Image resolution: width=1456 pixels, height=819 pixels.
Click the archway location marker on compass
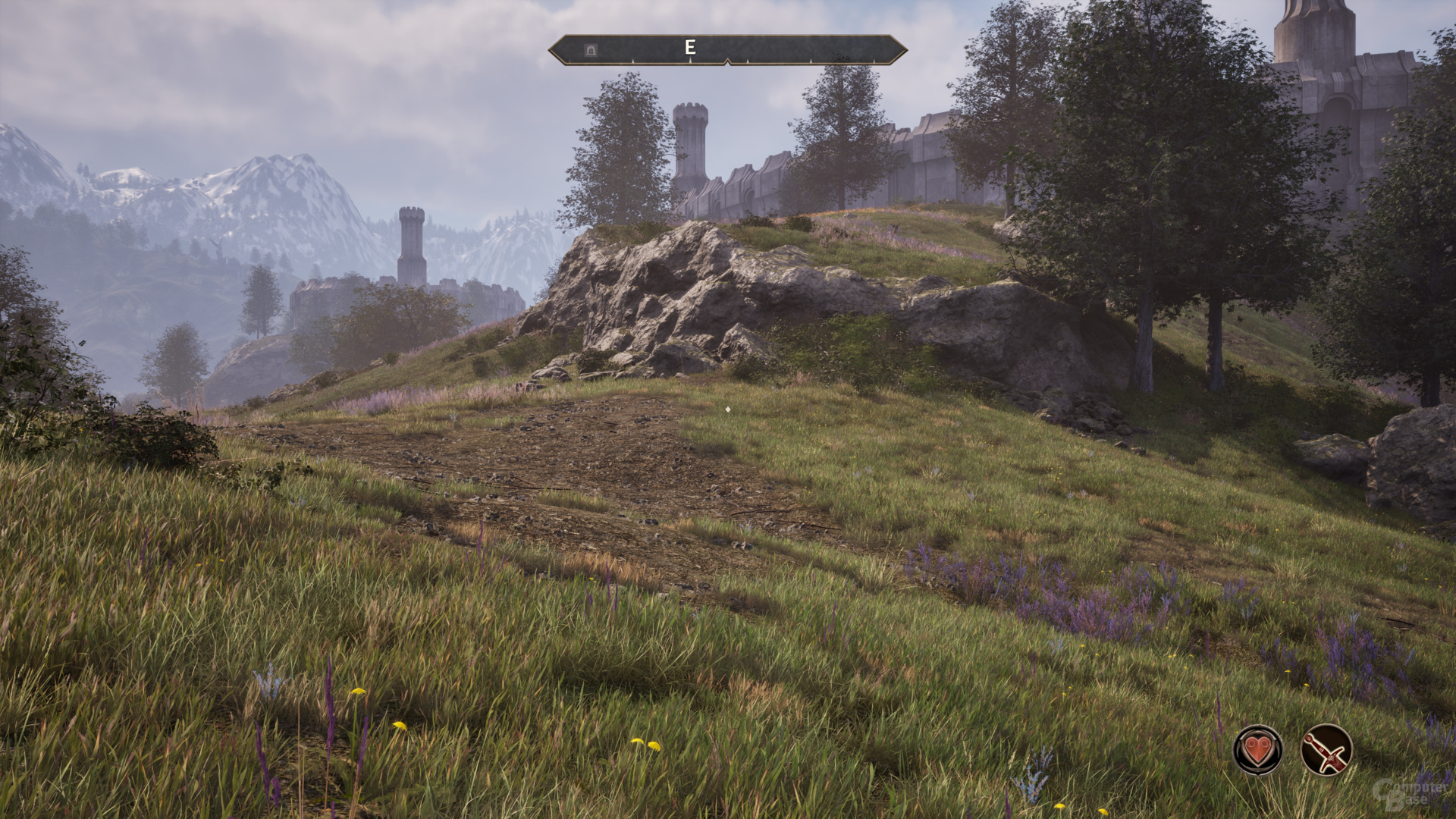591,50
